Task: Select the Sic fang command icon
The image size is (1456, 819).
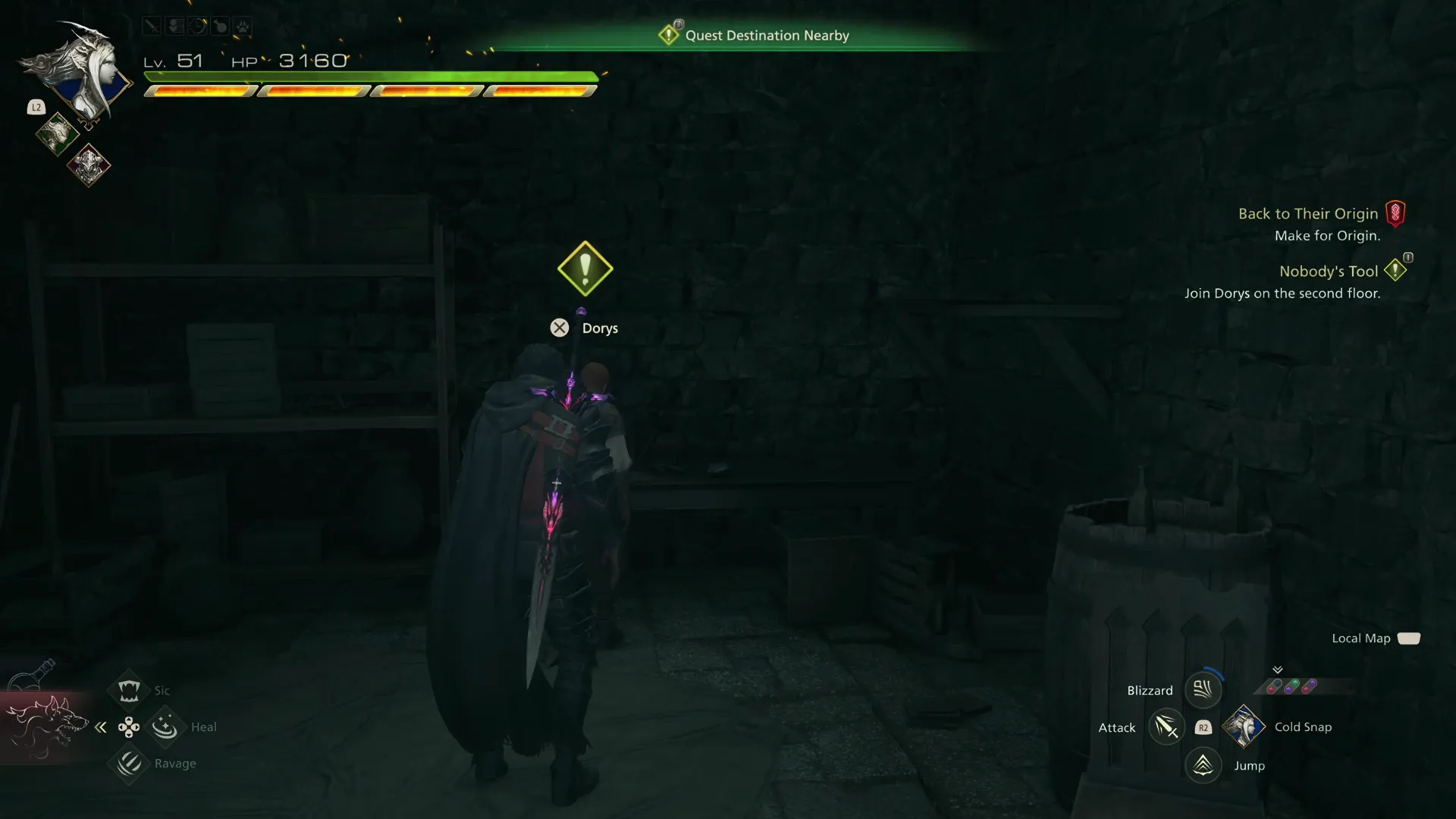Action: (x=128, y=689)
